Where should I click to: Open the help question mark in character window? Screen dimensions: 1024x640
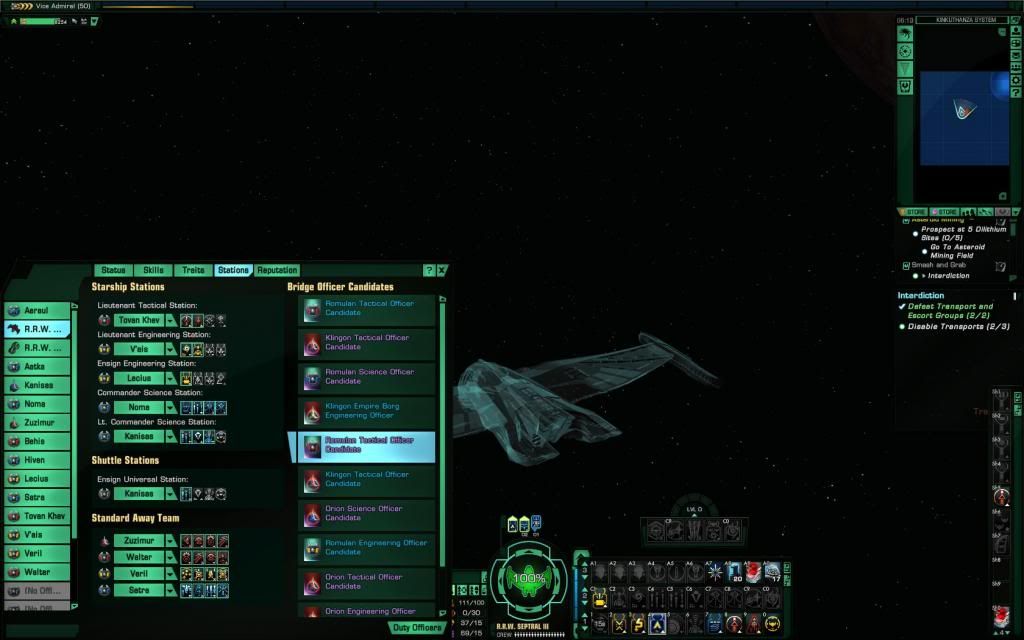[429, 270]
